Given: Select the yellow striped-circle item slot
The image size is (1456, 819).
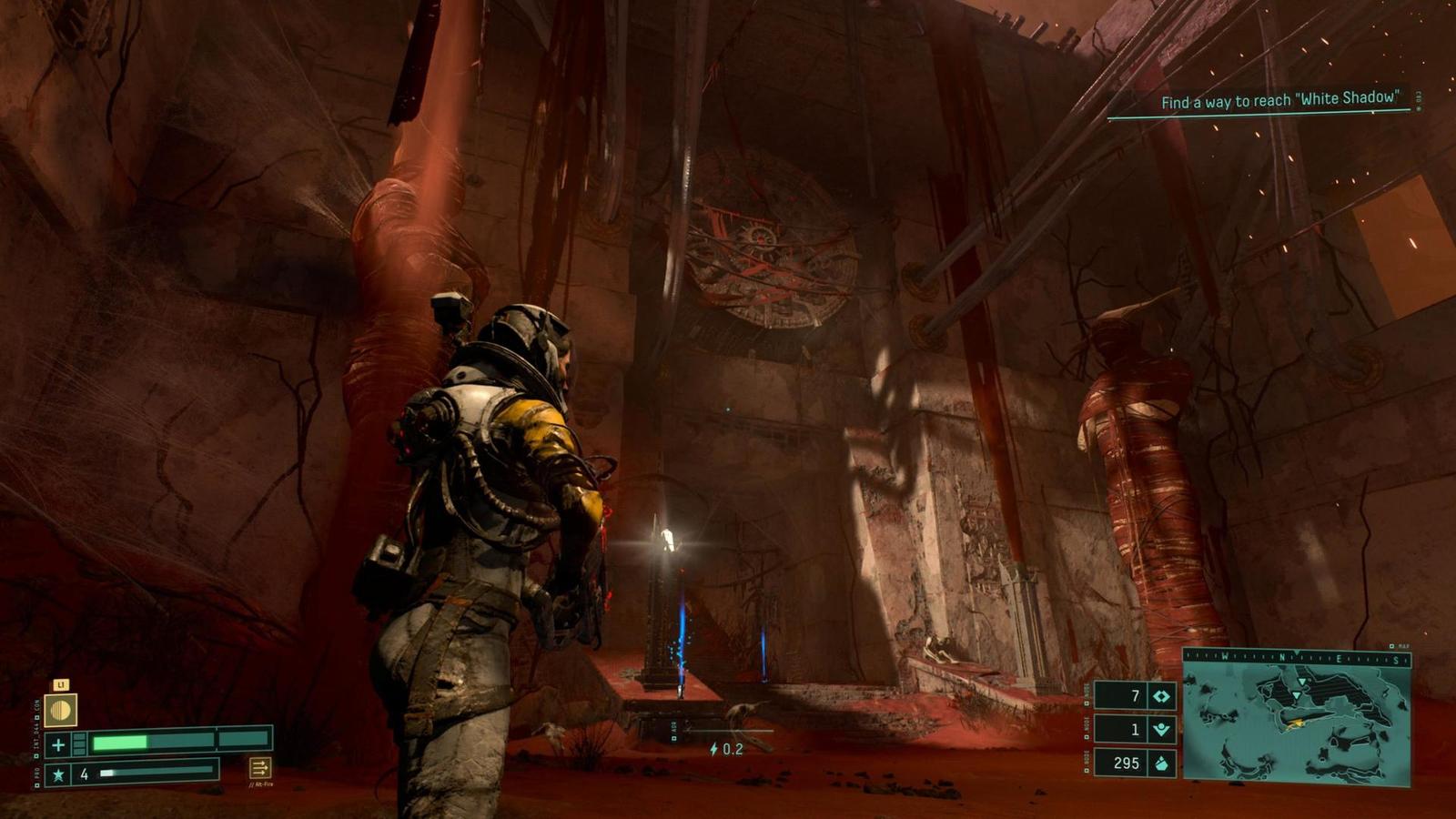Looking at the screenshot, I should (x=61, y=711).
